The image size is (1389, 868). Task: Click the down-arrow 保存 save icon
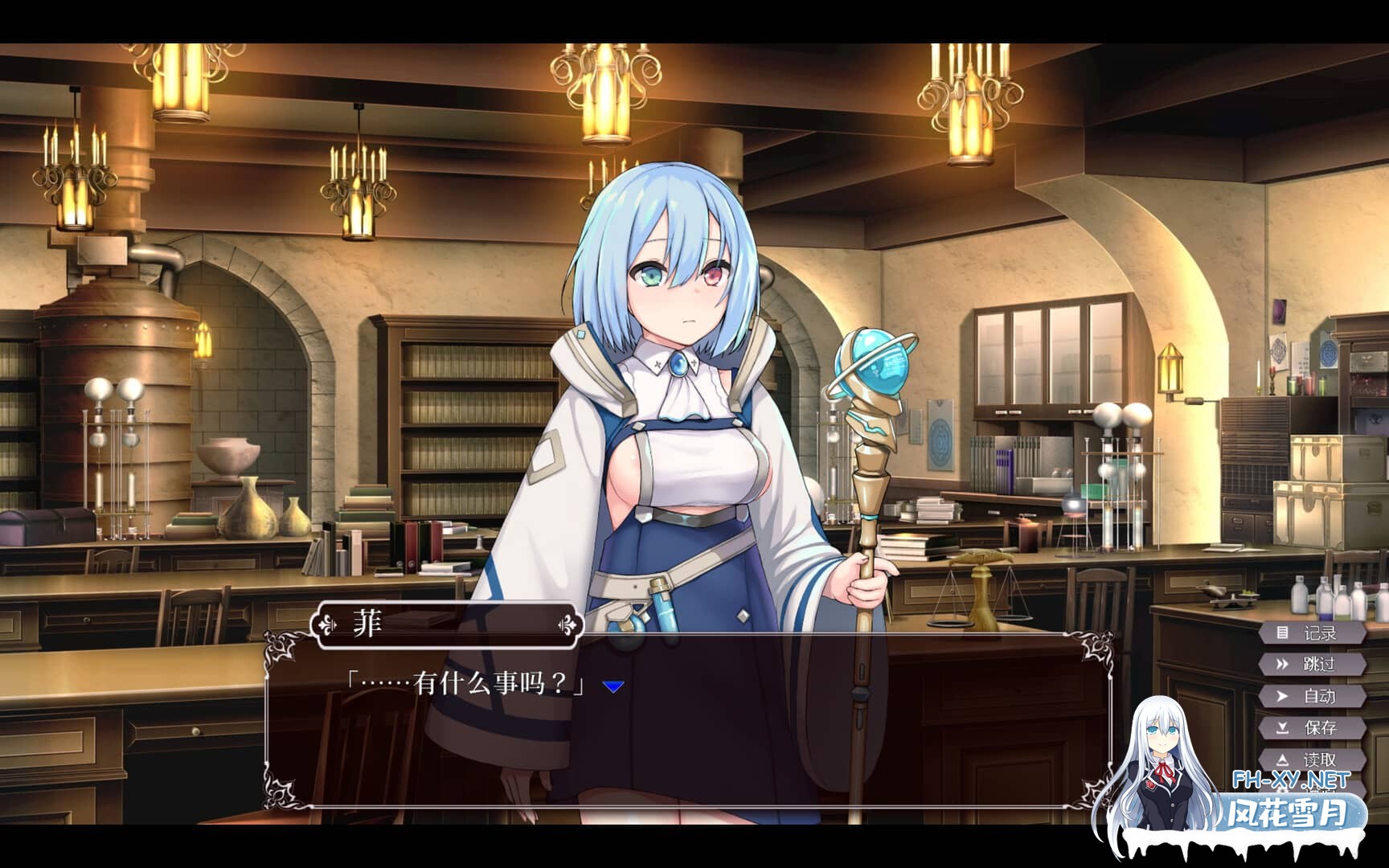pyautogui.click(x=1281, y=728)
